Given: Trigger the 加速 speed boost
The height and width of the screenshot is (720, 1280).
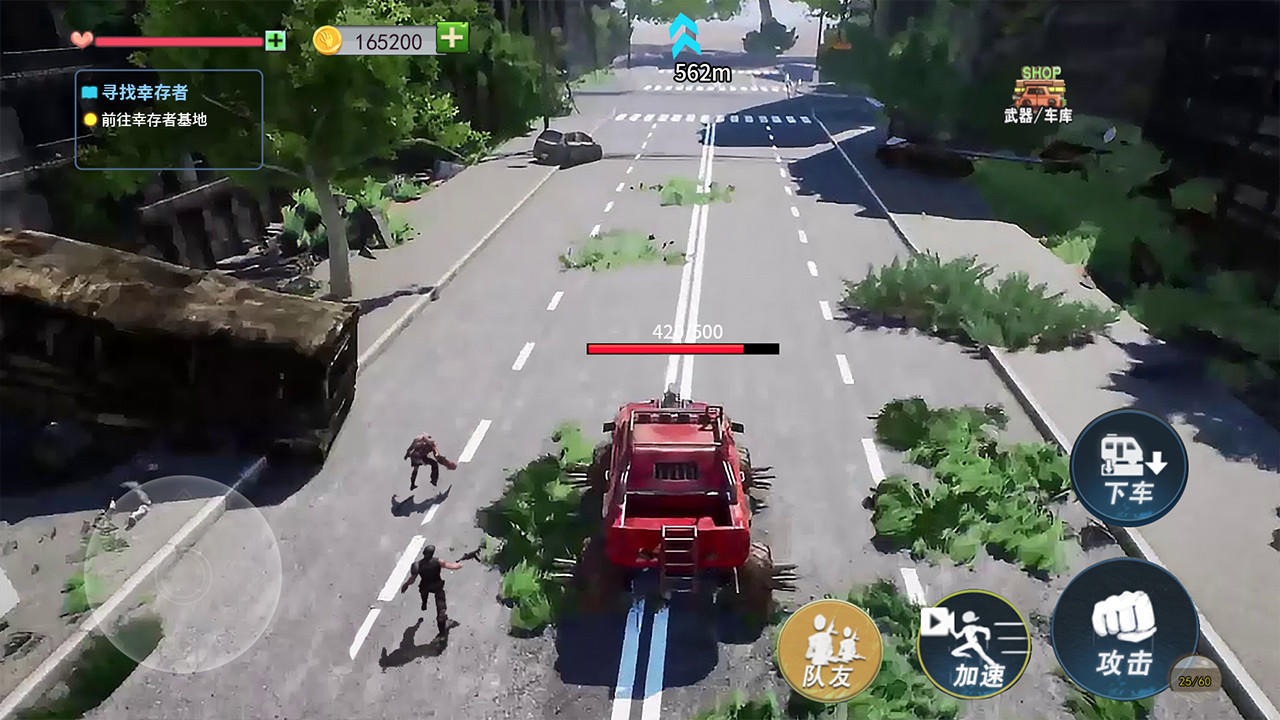Looking at the screenshot, I should click(973, 644).
